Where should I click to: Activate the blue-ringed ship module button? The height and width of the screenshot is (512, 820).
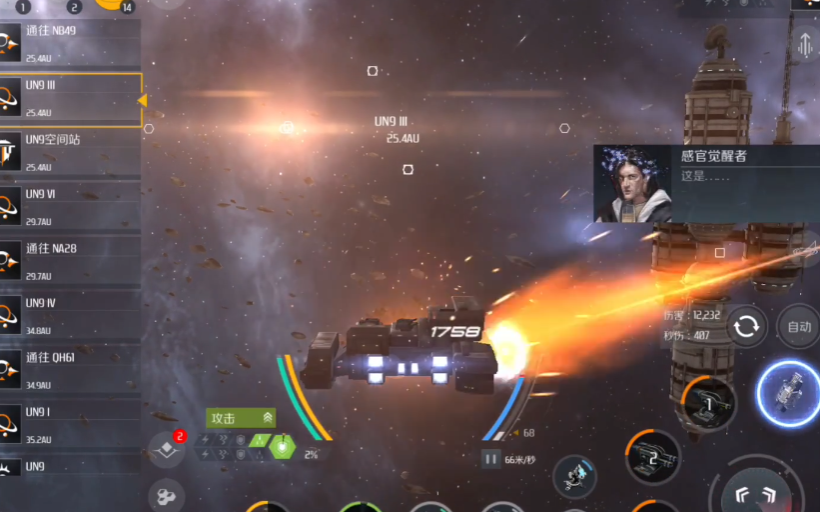pos(788,393)
